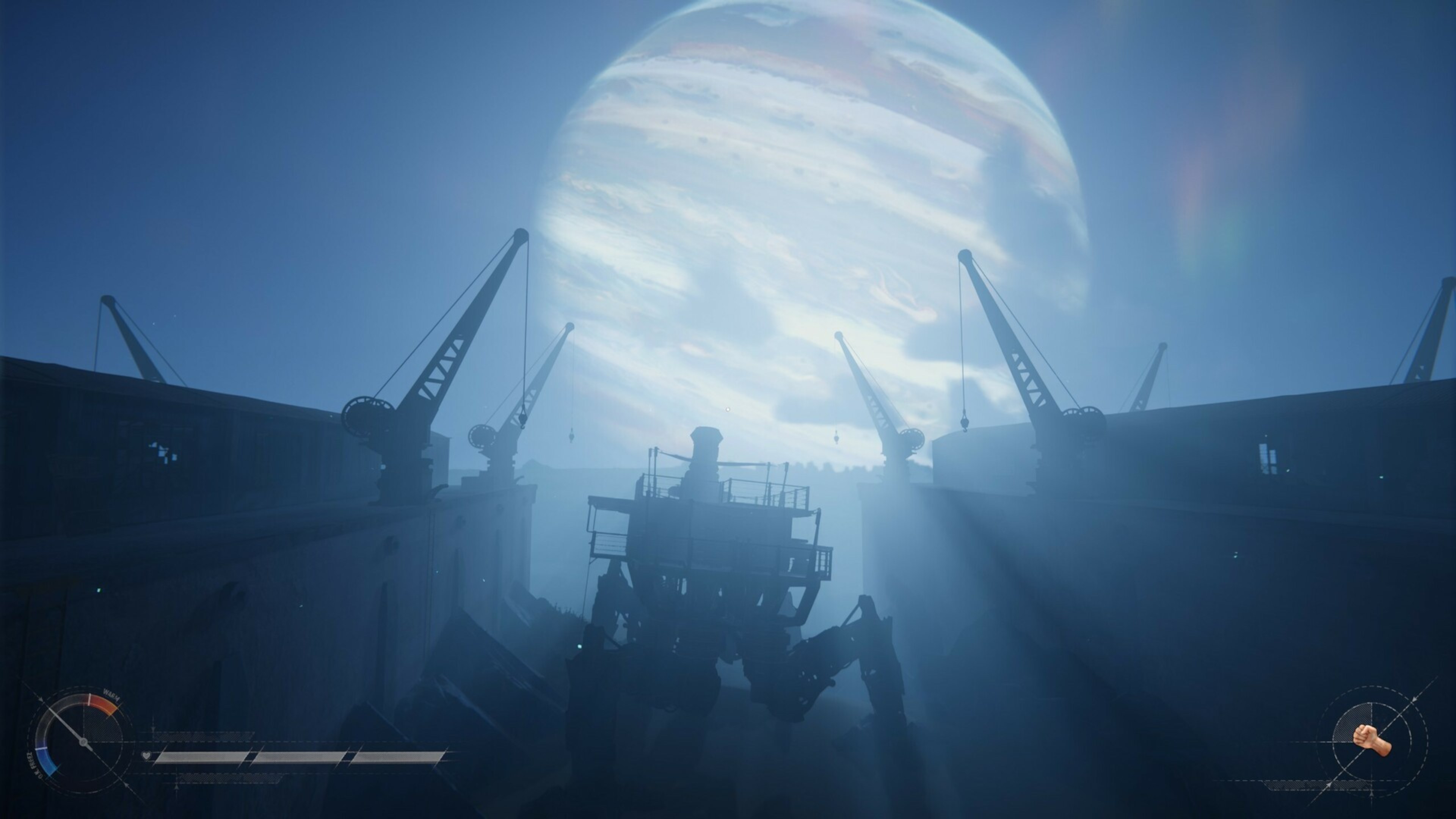Click the WARM label on the gauge
The width and height of the screenshot is (1456, 819).
coord(111,697)
